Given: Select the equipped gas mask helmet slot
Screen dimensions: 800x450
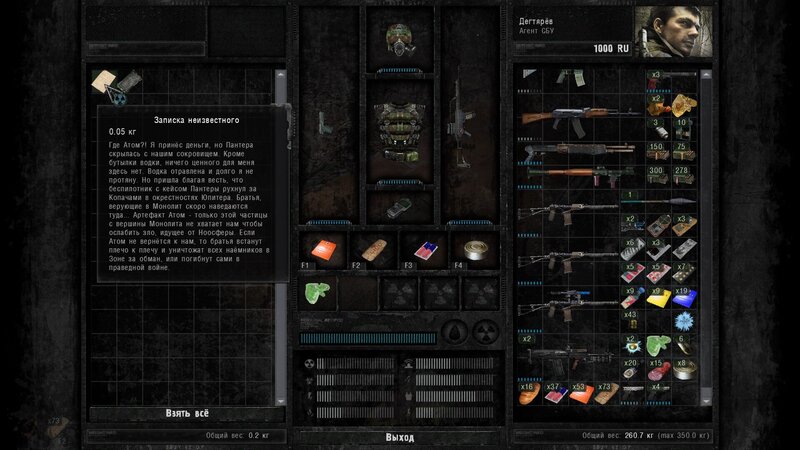Looking at the screenshot, I should tap(400, 38).
